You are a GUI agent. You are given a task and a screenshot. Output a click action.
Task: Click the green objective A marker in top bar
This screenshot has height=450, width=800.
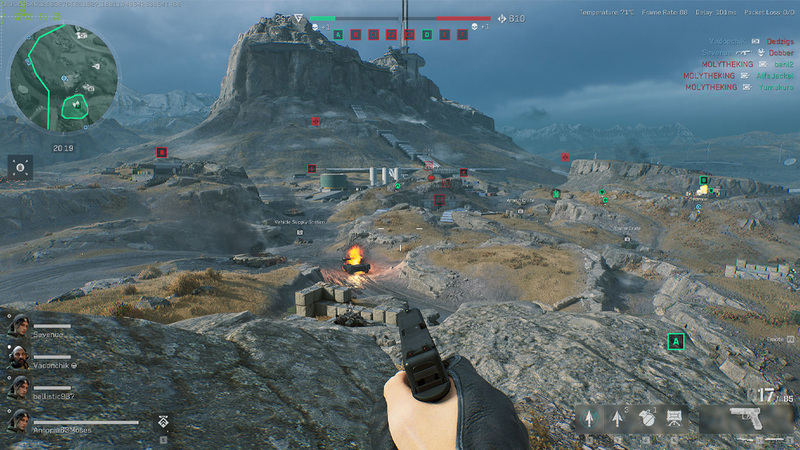(x=338, y=34)
